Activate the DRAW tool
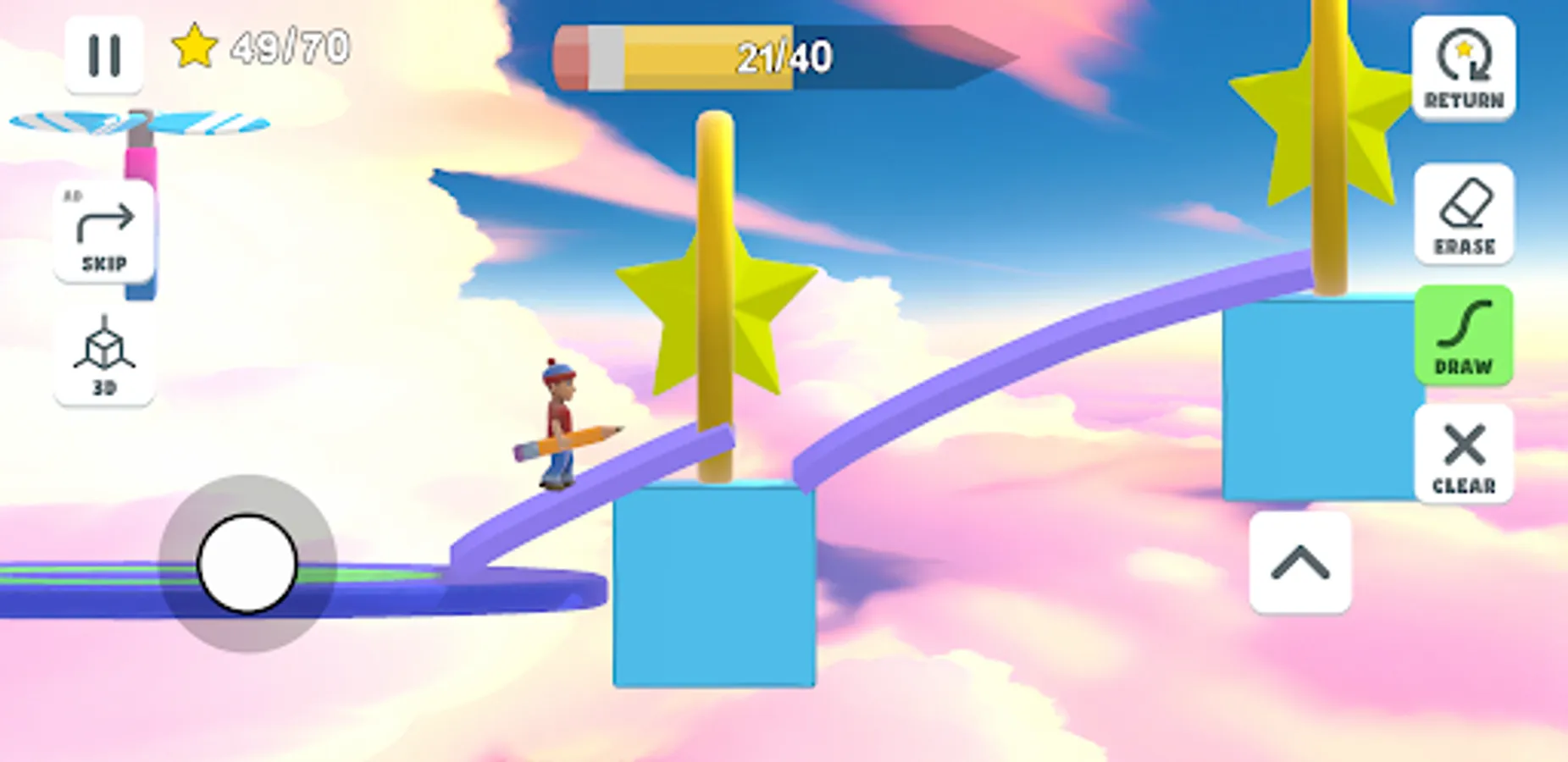Viewport: 1568px width, 762px height. (x=1465, y=337)
